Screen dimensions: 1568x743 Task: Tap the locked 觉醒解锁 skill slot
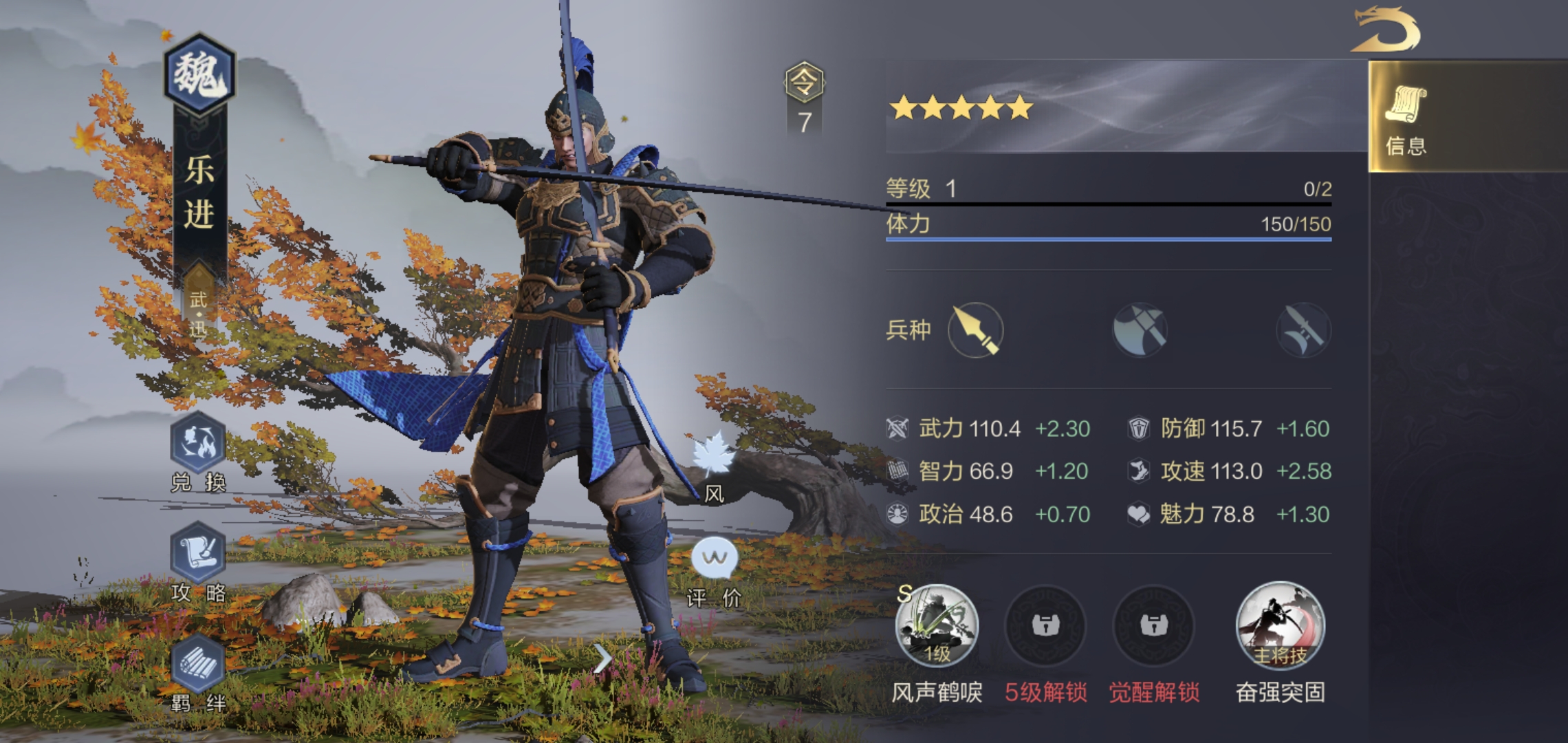pos(1153,625)
